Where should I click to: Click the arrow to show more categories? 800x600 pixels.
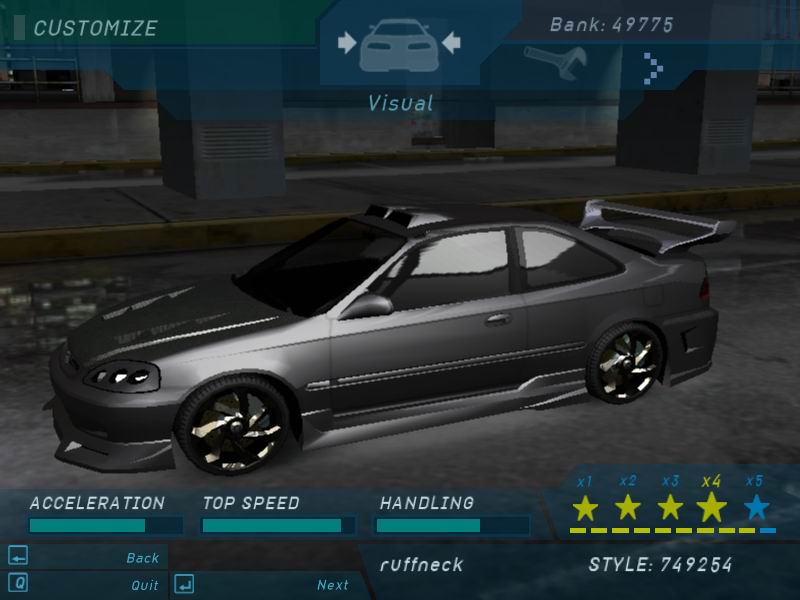coord(653,67)
